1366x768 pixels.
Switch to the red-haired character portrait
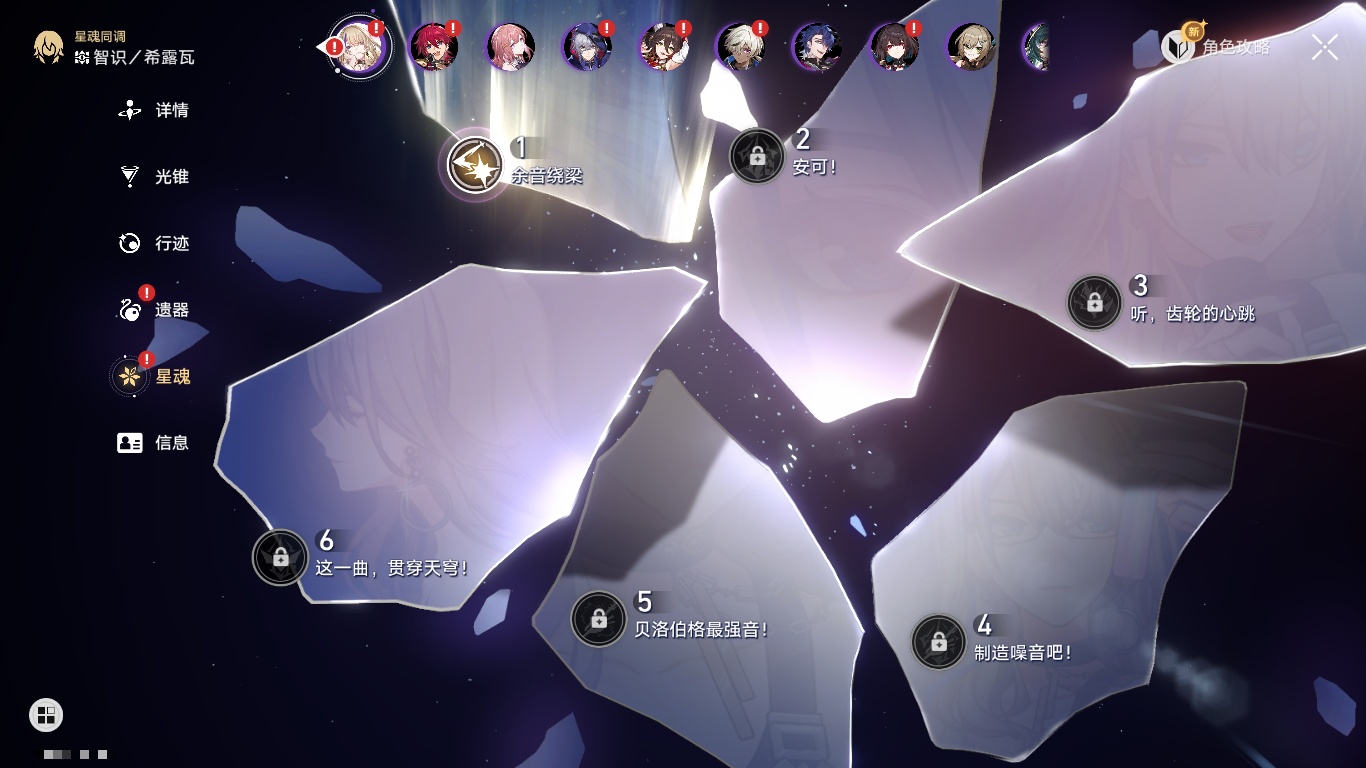pyautogui.click(x=434, y=46)
